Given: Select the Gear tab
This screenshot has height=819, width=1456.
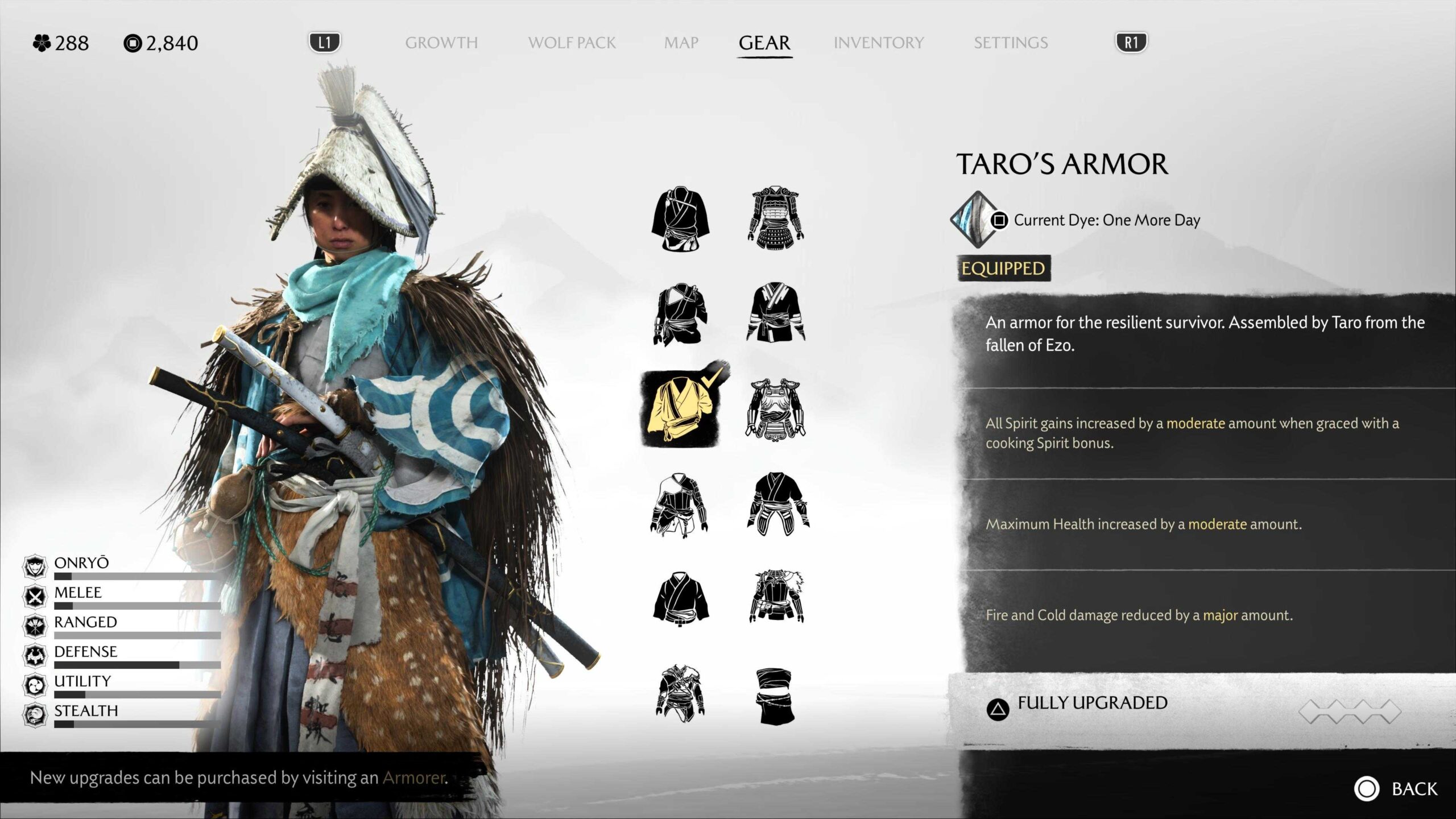Looking at the screenshot, I should (764, 43).
